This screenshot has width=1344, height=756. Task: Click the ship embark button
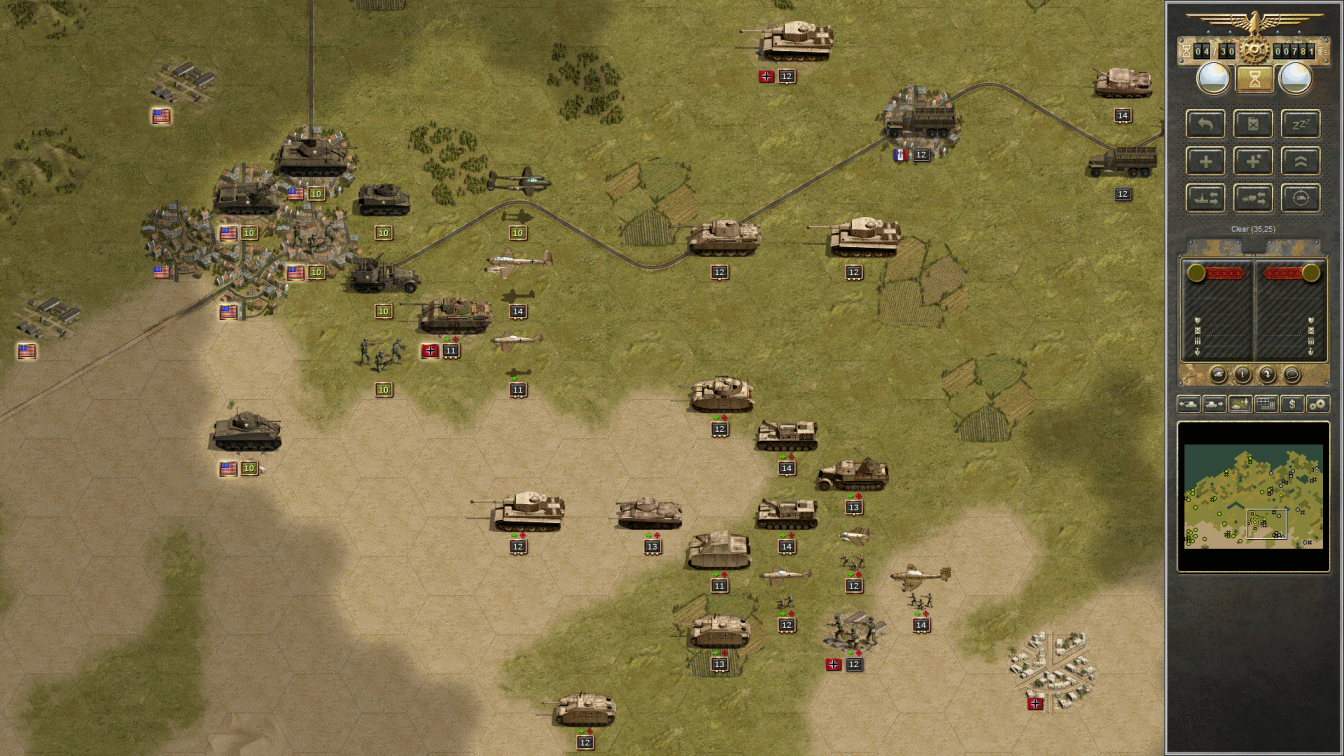point(1206,198)
